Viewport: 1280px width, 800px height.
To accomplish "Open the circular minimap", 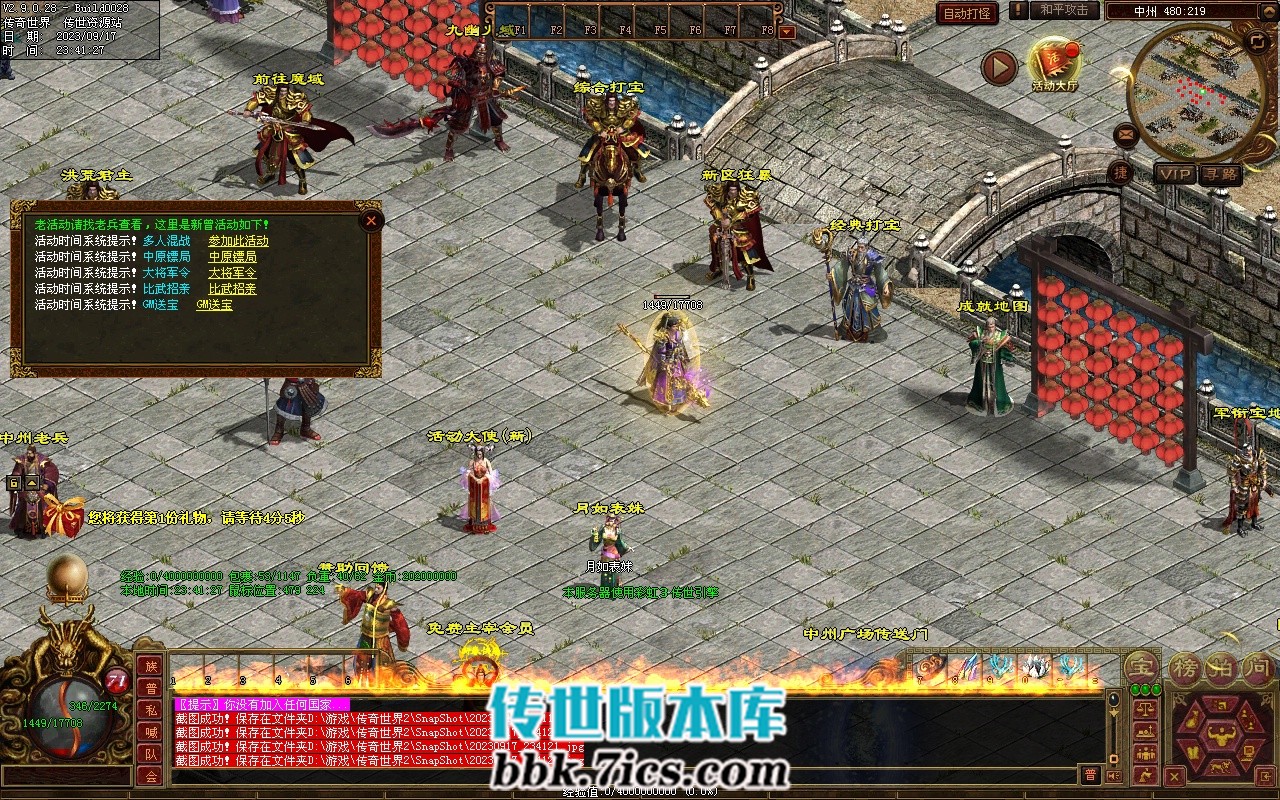I will (1195, 92).
